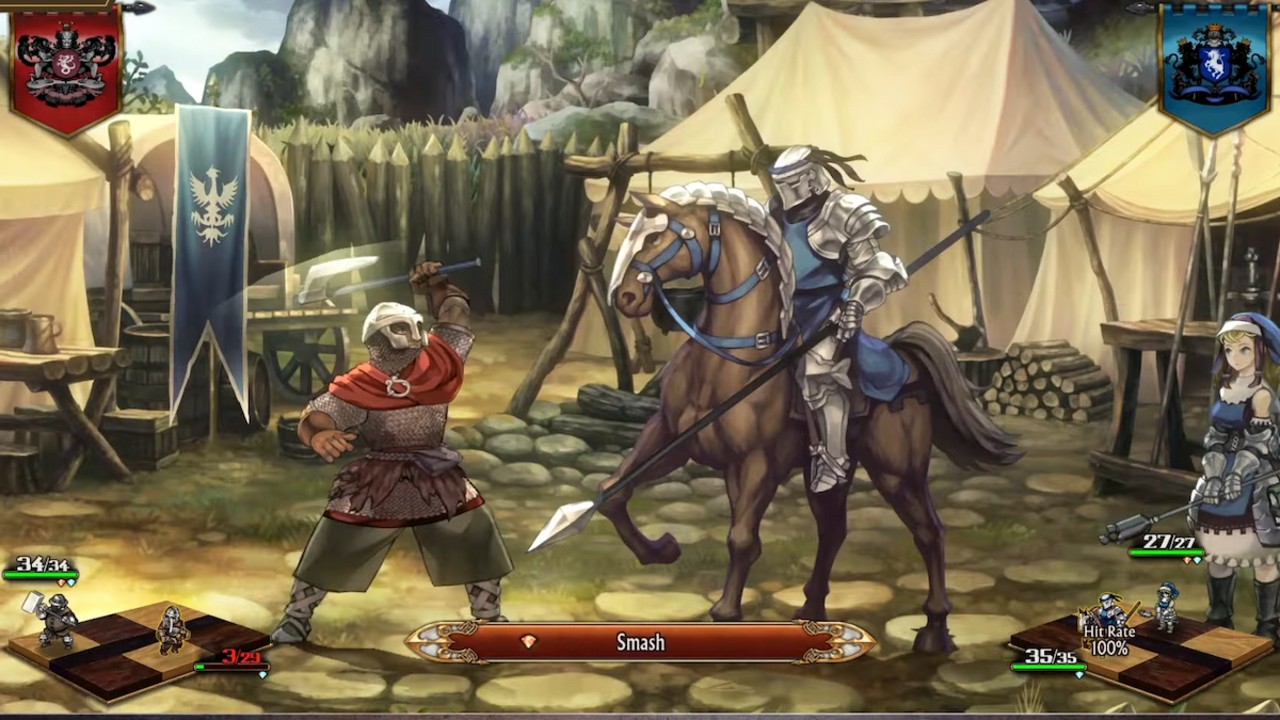This screenshot has width=1280, height=720.
Task: Click the red diamond icon under 34/34
Action: tap(61, 582)
